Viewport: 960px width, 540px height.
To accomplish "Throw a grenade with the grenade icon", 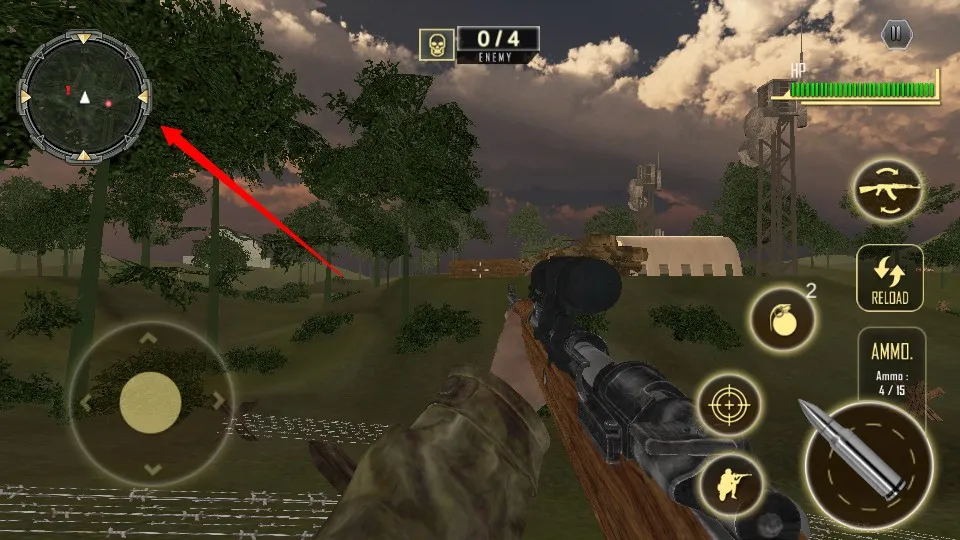I will tap(778, 319).
